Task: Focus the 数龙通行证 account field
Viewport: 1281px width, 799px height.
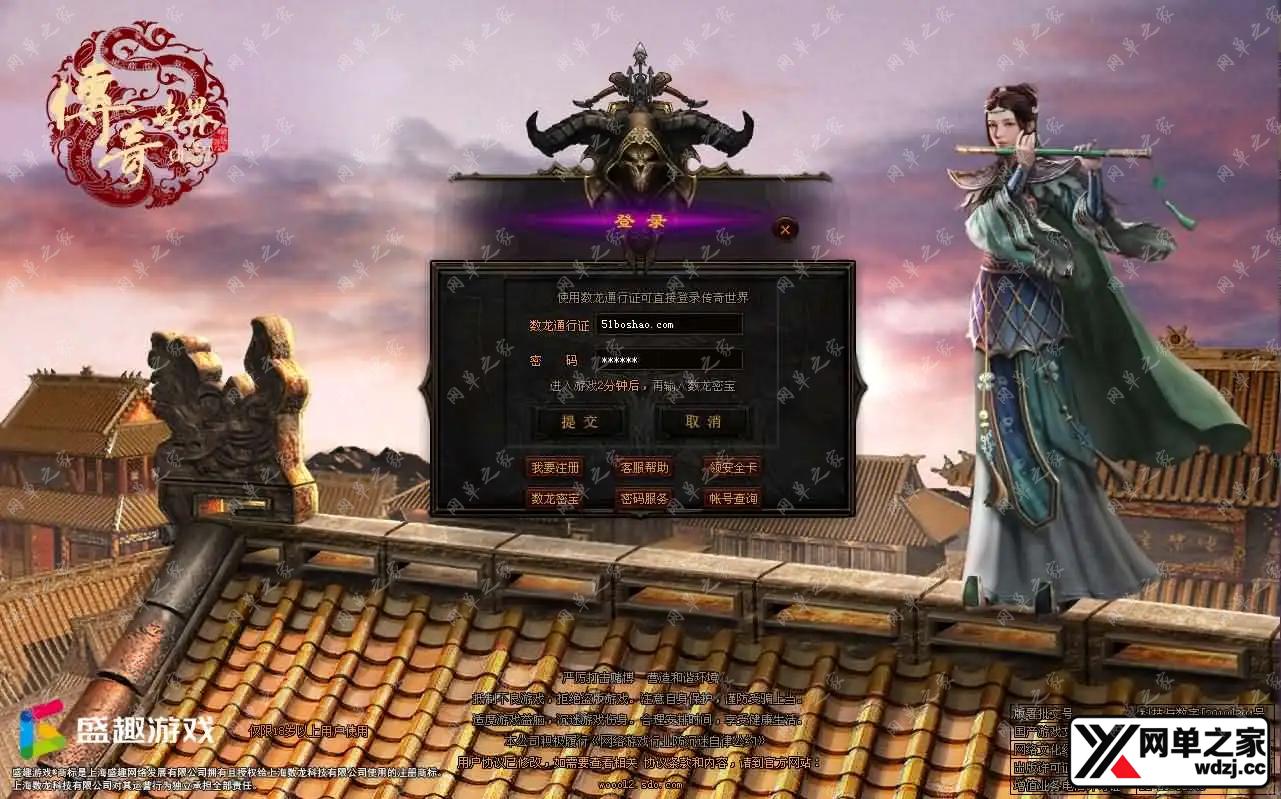Action: (x=668, y=325)
